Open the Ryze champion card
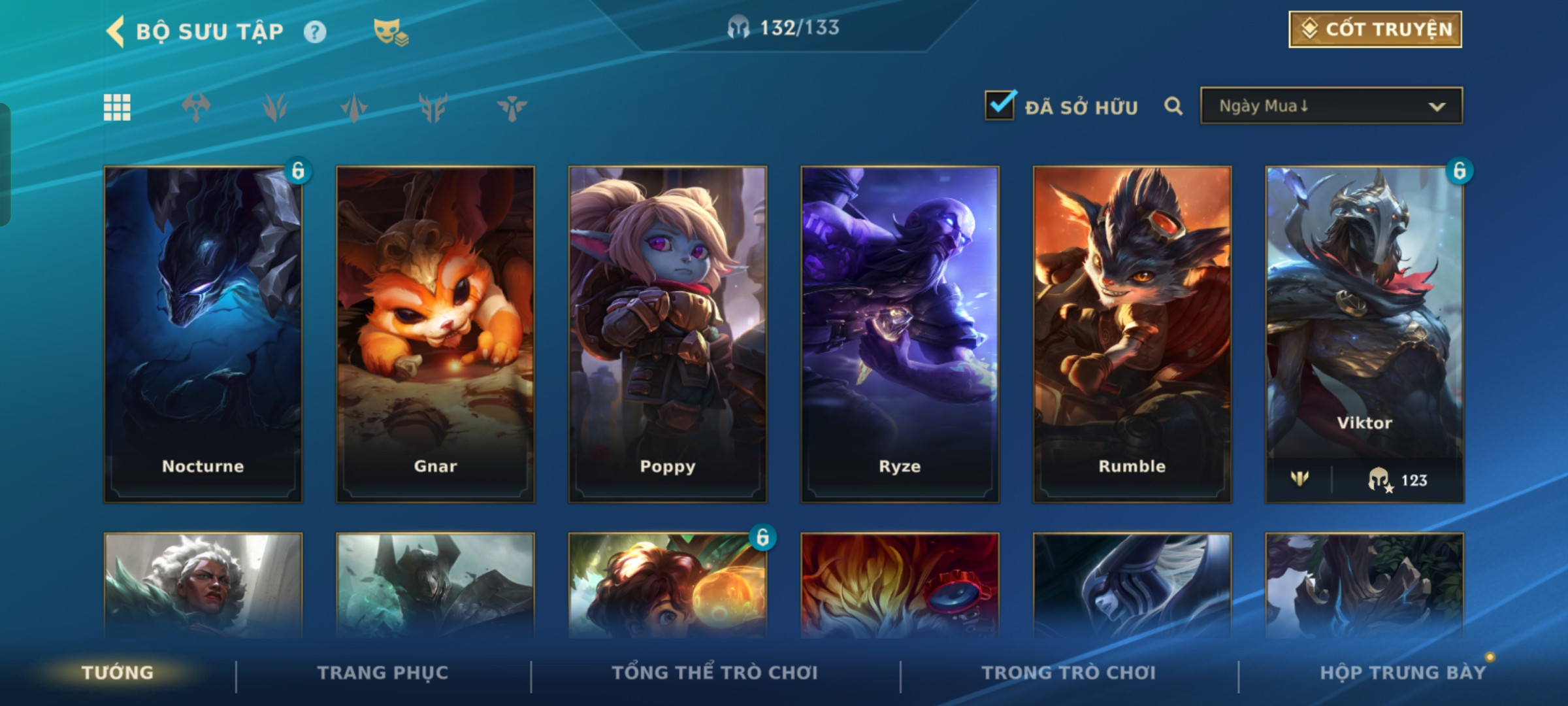The height and width of the screenshot is (706, 1568). (x=900, y=333)
